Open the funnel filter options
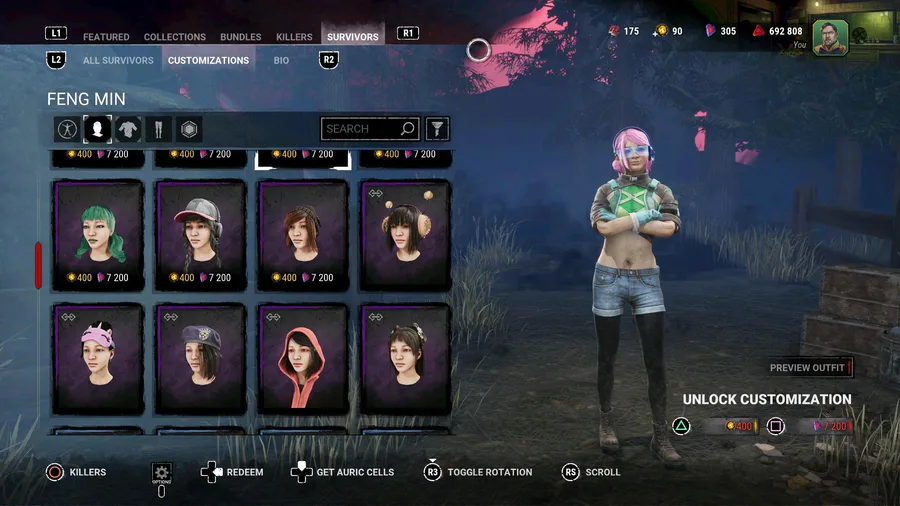 [437, 129]
